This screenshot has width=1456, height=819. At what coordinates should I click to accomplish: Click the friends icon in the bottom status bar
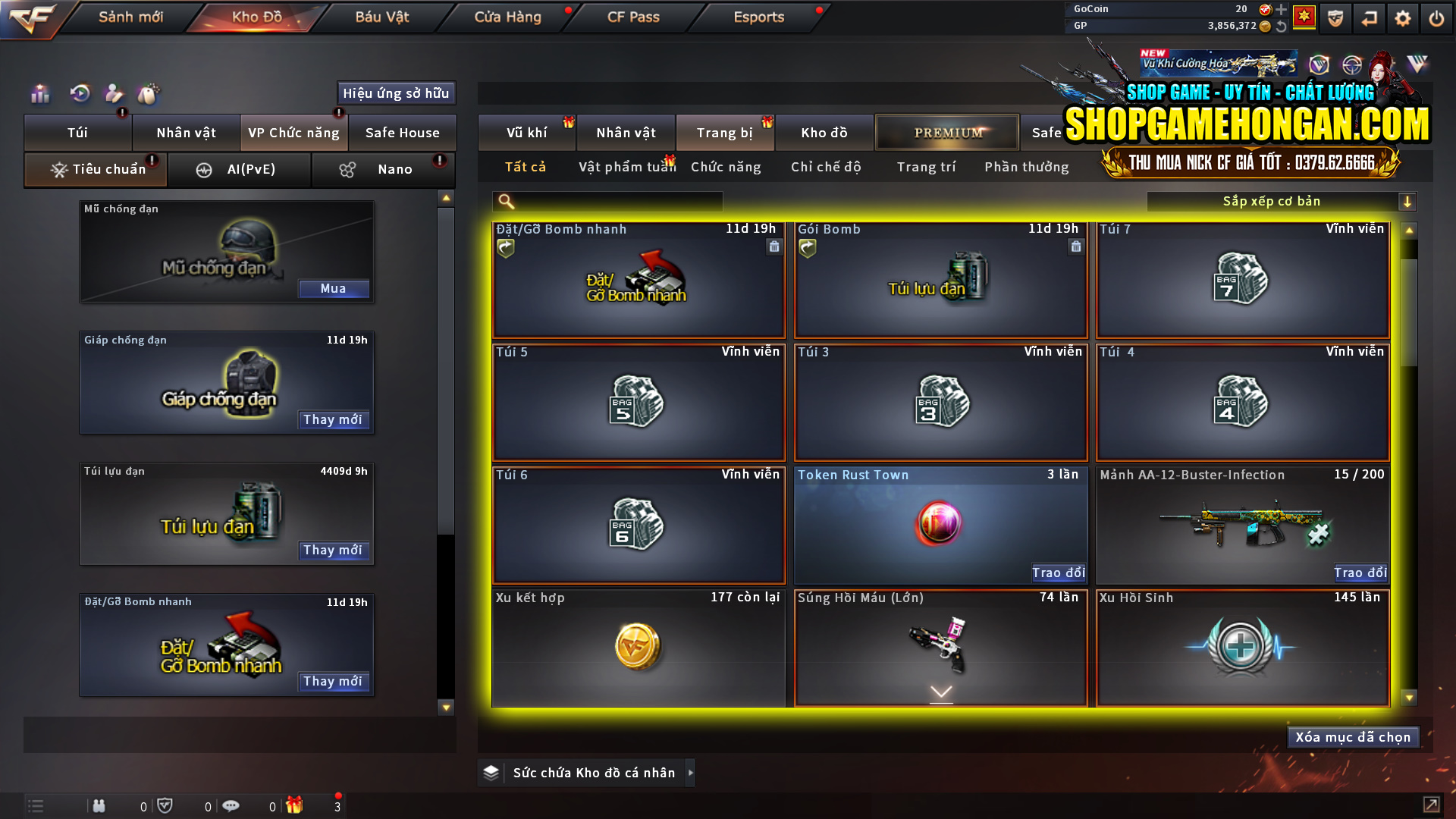tap(99, 805)
